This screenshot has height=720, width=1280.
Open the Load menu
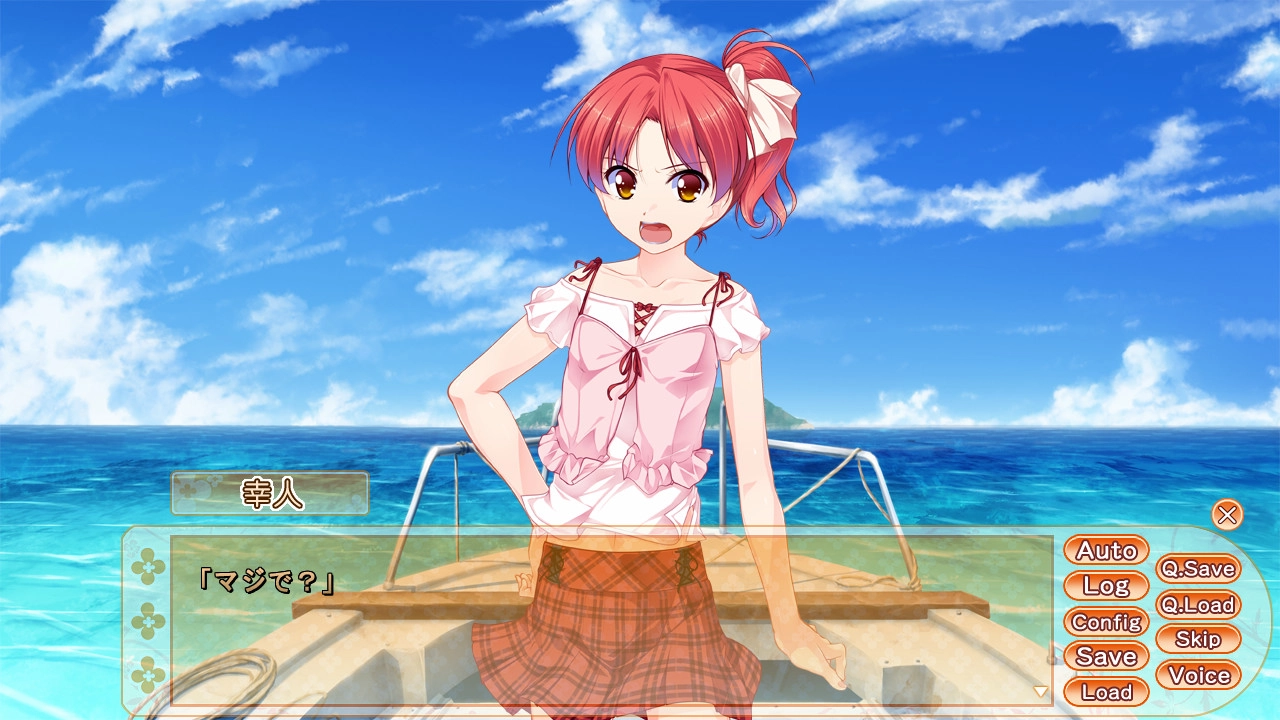pyautogui.click(x=1106, y=691)
